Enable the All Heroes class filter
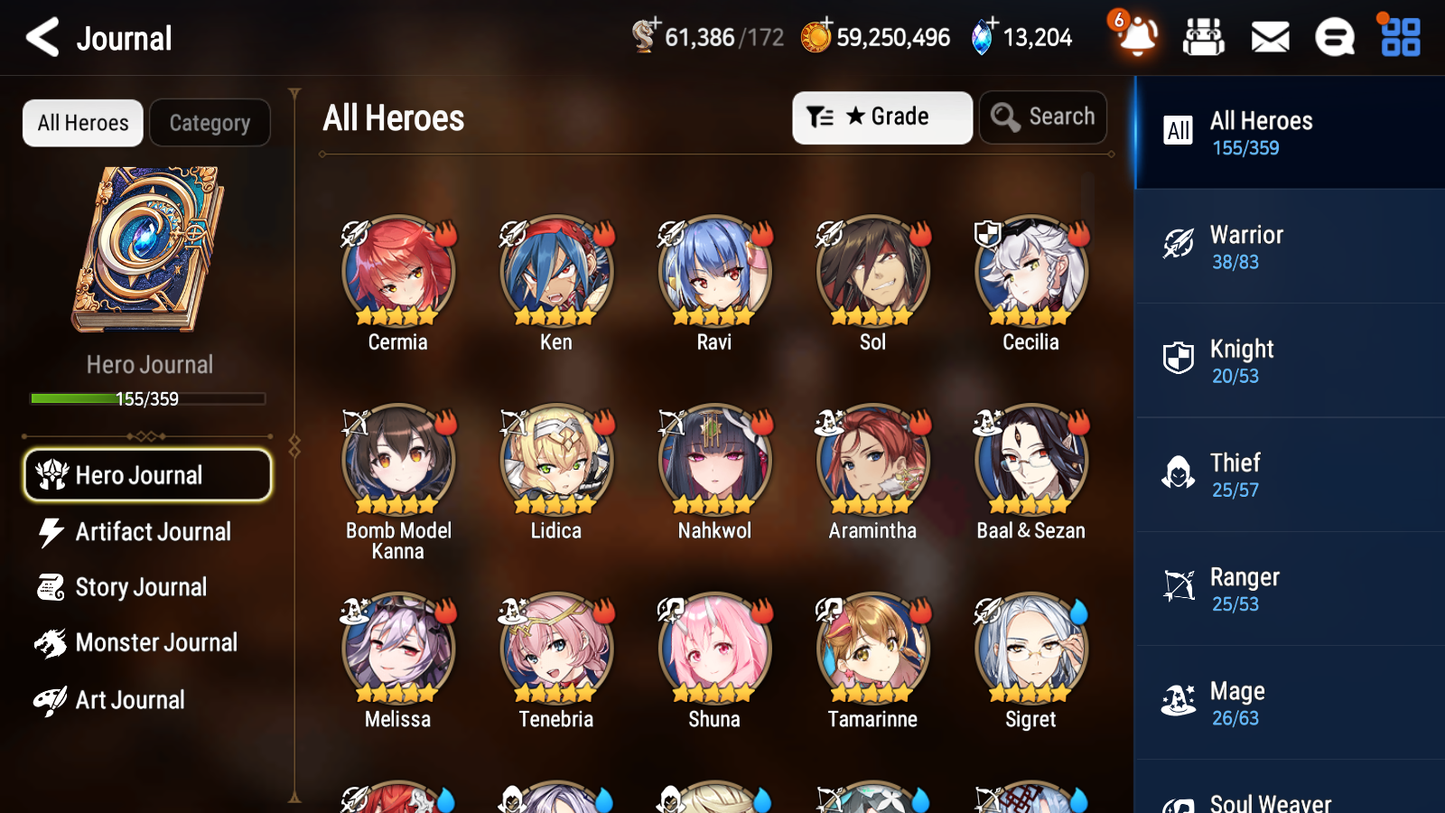 coord(1178,131)
